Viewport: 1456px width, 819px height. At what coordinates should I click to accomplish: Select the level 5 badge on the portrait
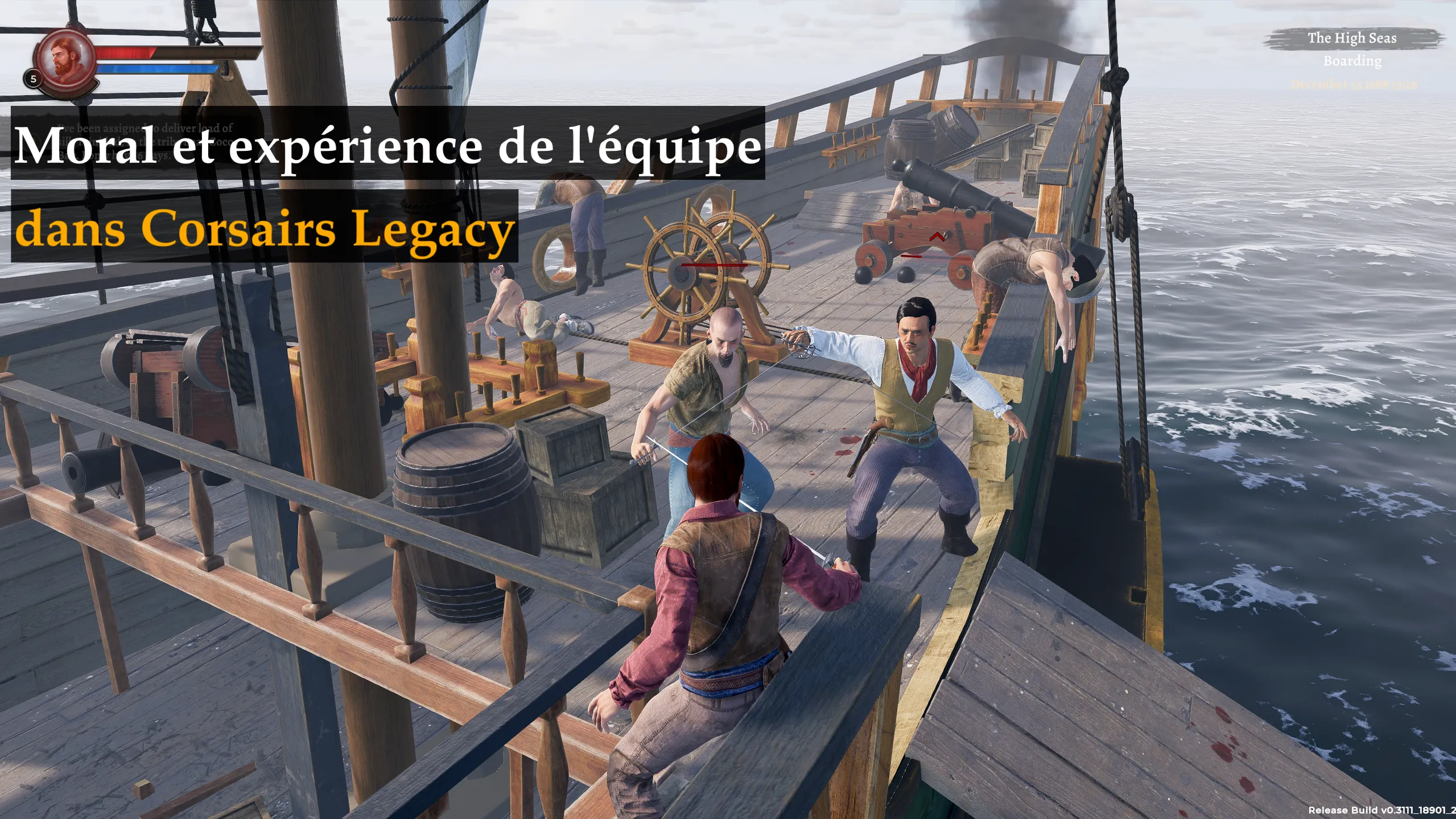[x=32, y=78]
